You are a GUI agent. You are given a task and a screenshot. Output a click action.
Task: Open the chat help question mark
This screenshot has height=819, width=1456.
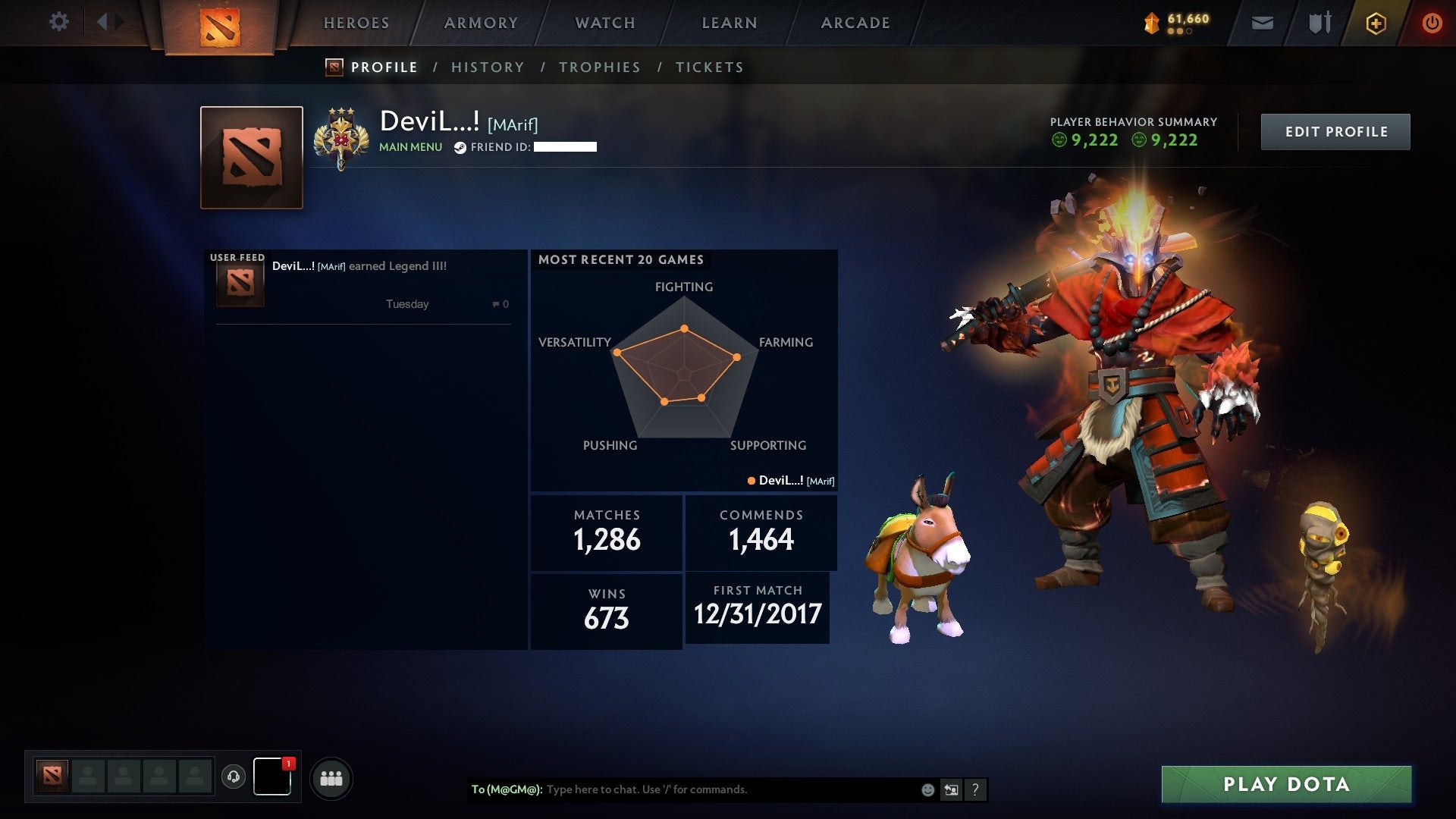coord(975,790)
